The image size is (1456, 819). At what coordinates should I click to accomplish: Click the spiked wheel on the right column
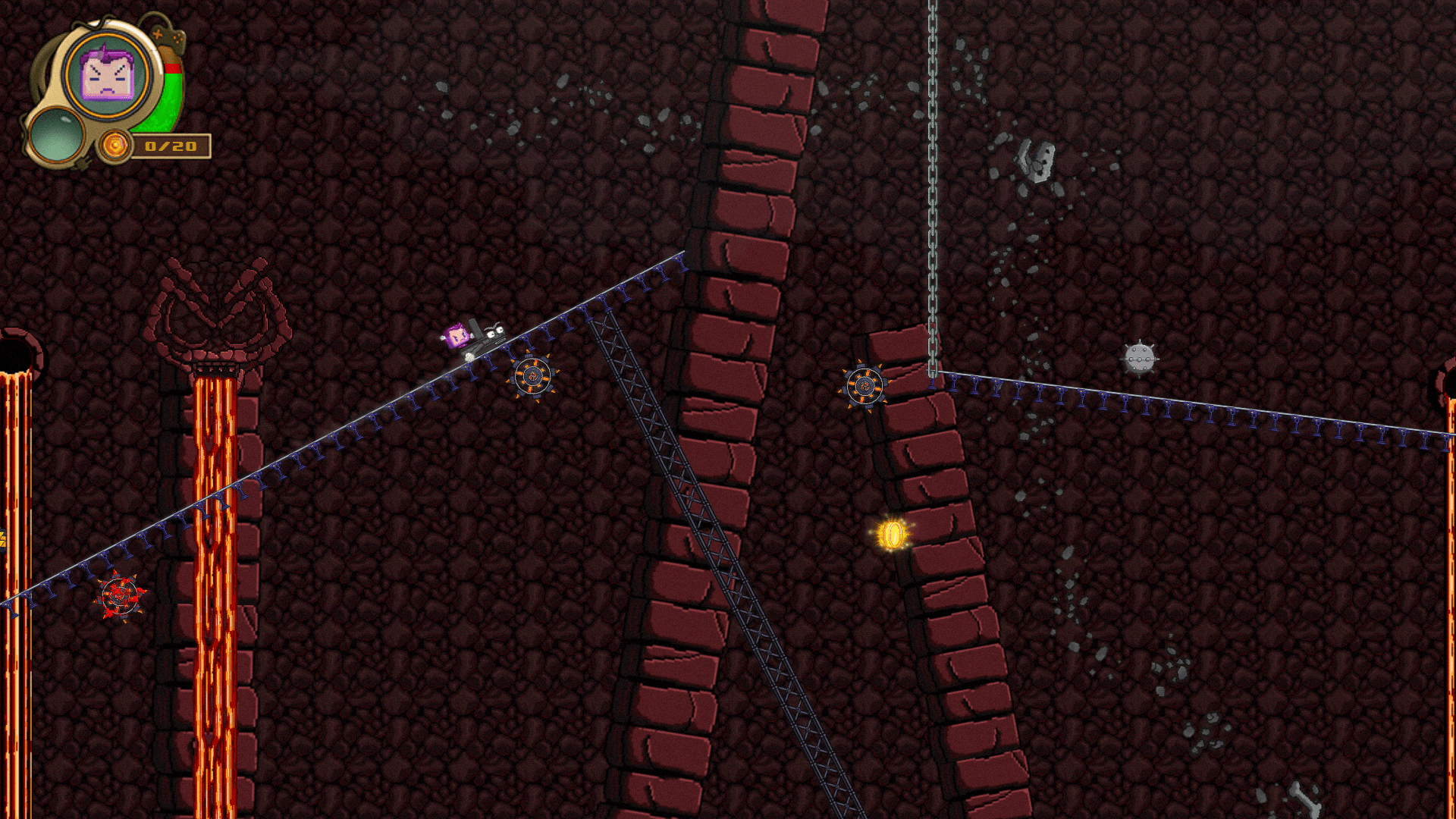point(864,388)
